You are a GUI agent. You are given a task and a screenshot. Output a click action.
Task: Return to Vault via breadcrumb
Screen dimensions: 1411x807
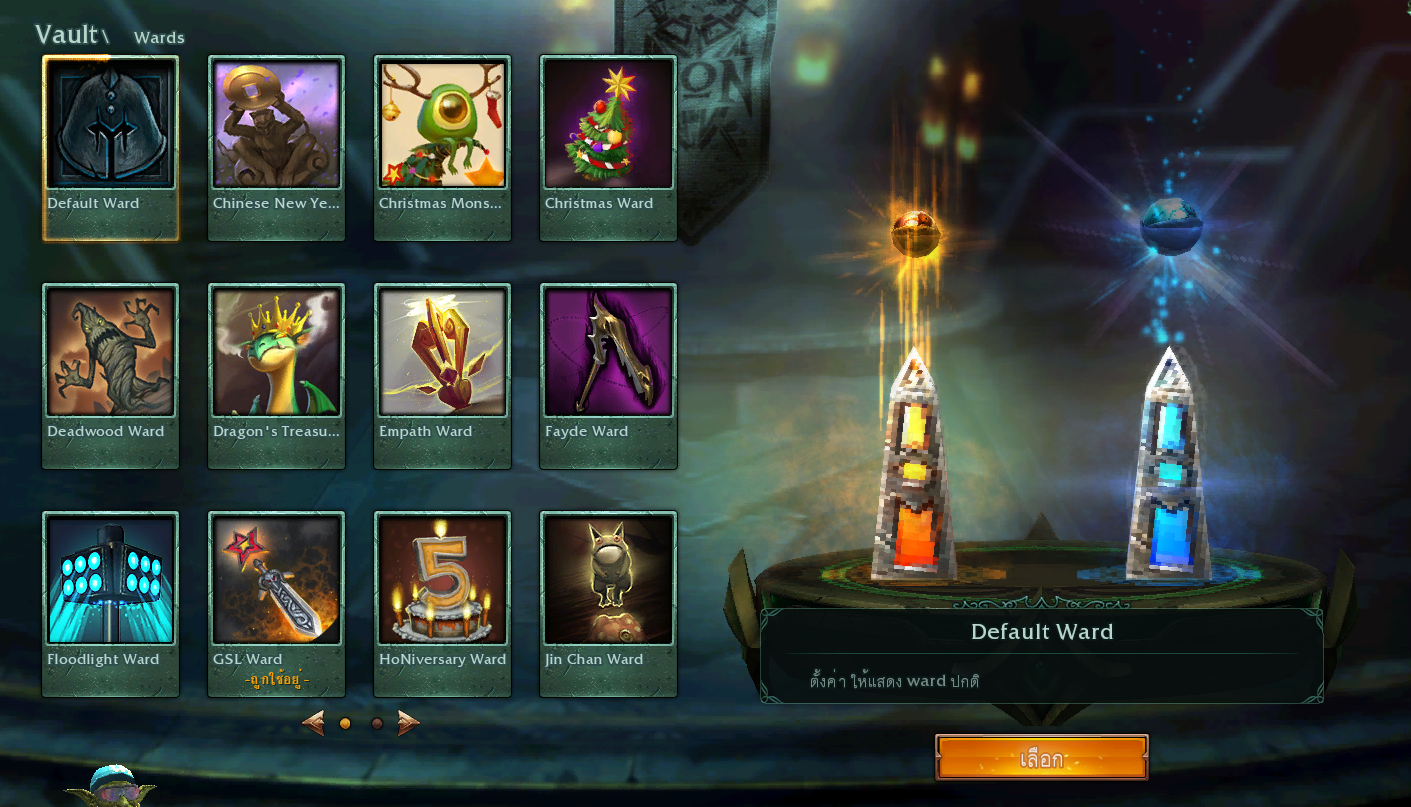(66, 35)
